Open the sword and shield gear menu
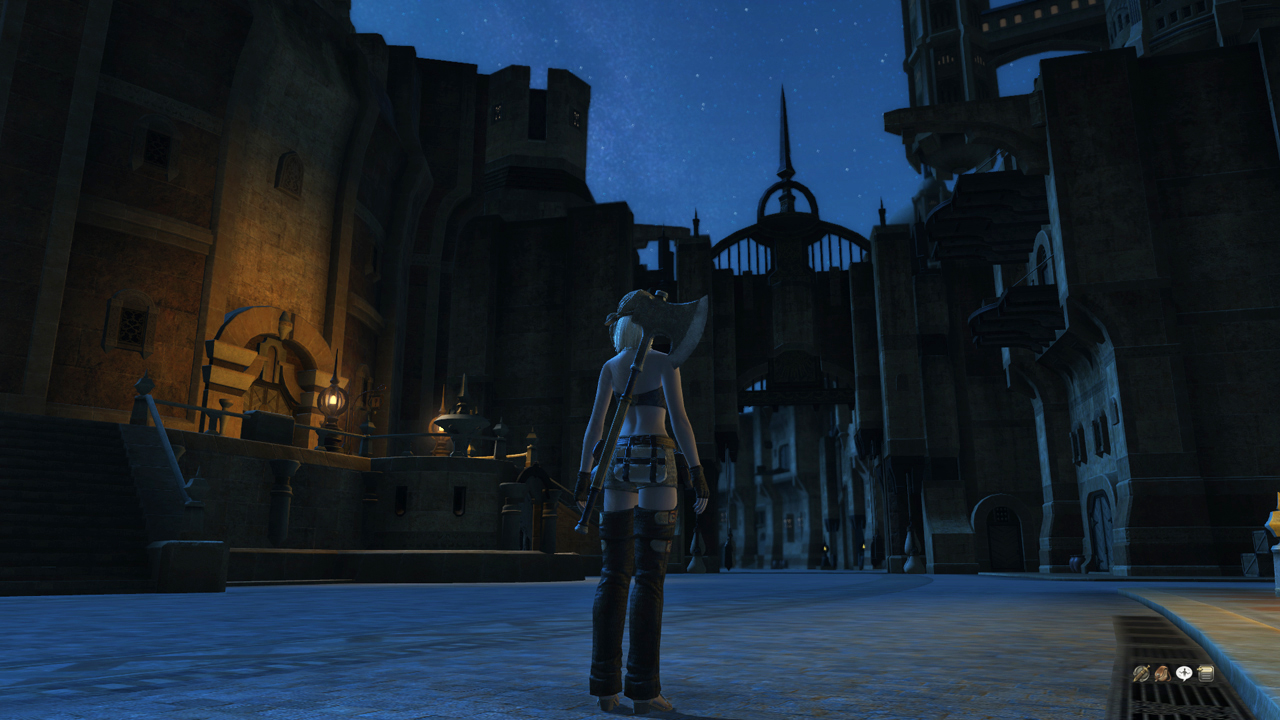The height and width of the screenshot is (720, 1280). coord(1140,674)
